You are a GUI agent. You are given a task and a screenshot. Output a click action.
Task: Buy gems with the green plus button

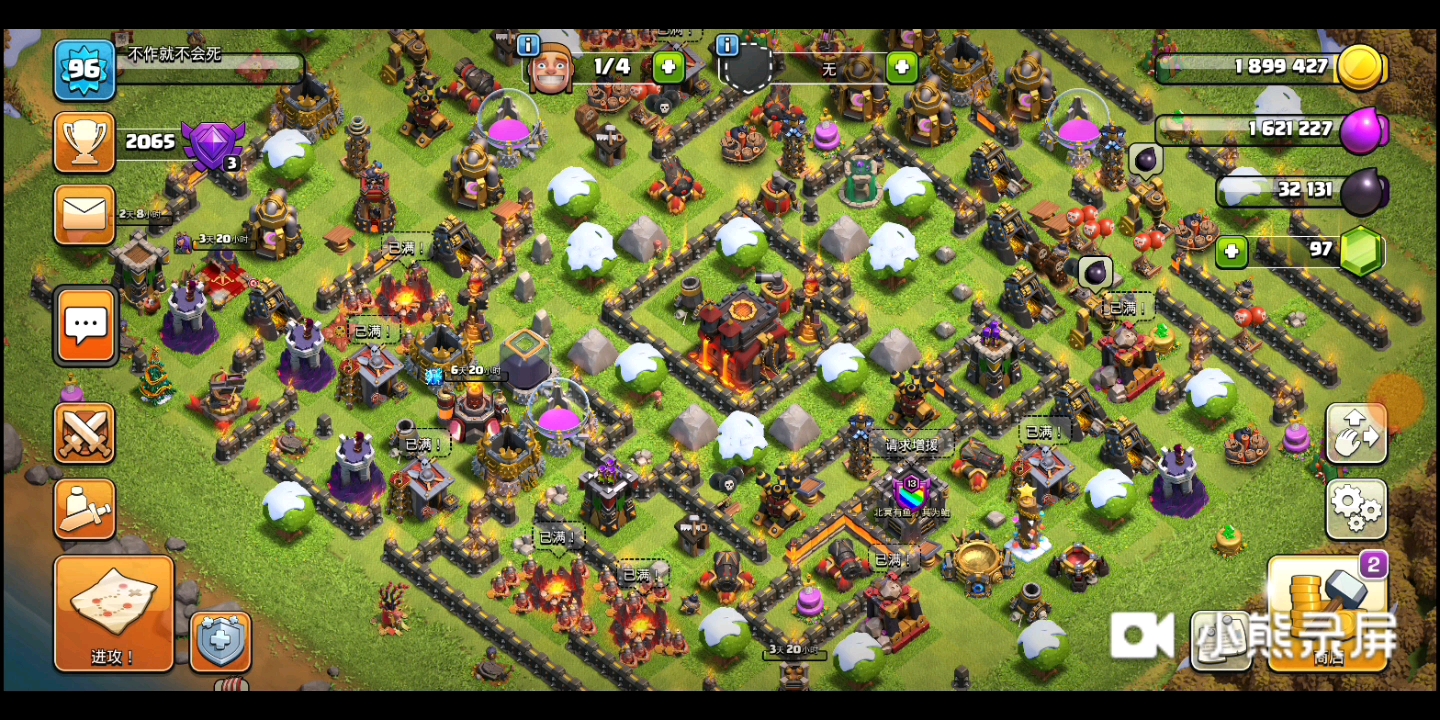pos(1231,252)
